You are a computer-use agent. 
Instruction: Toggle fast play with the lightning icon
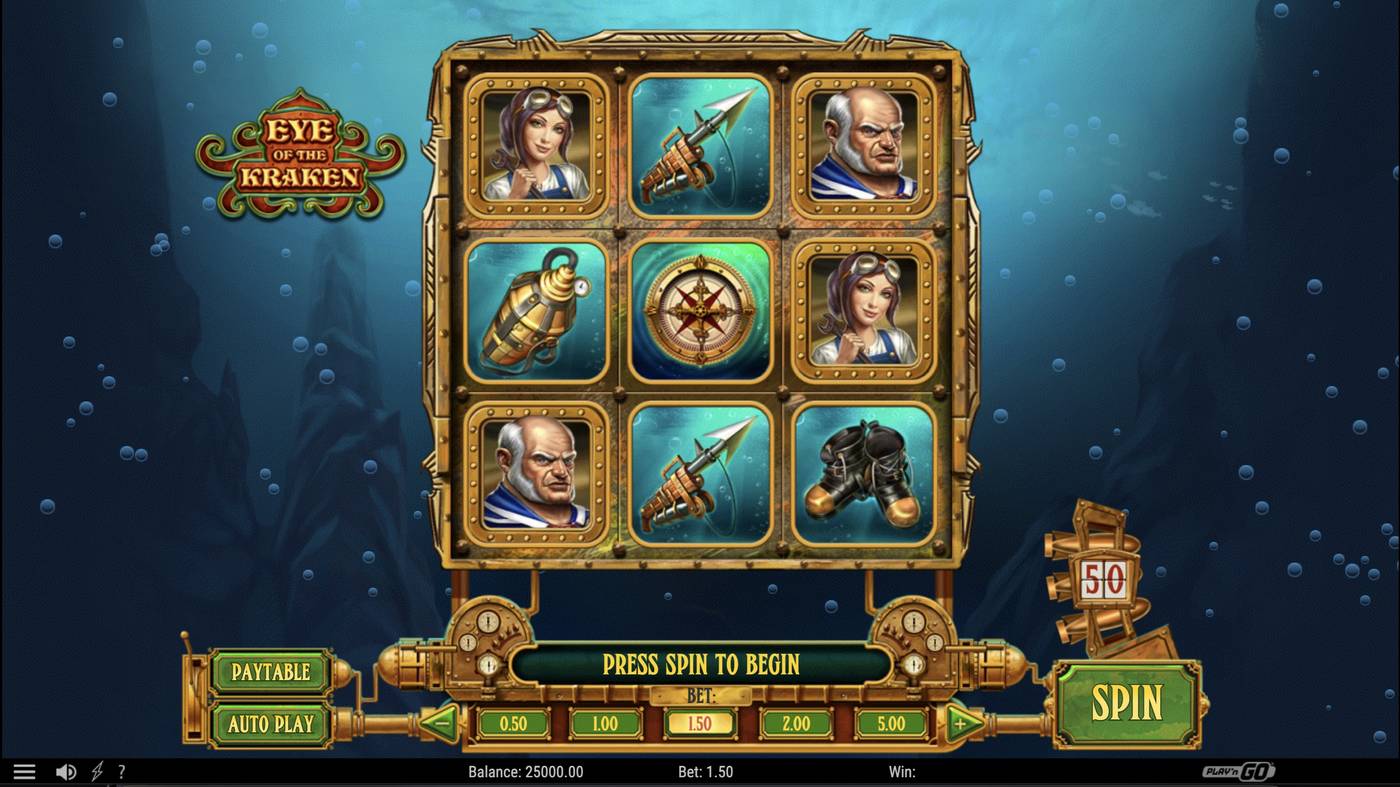(x=95, y=770)
